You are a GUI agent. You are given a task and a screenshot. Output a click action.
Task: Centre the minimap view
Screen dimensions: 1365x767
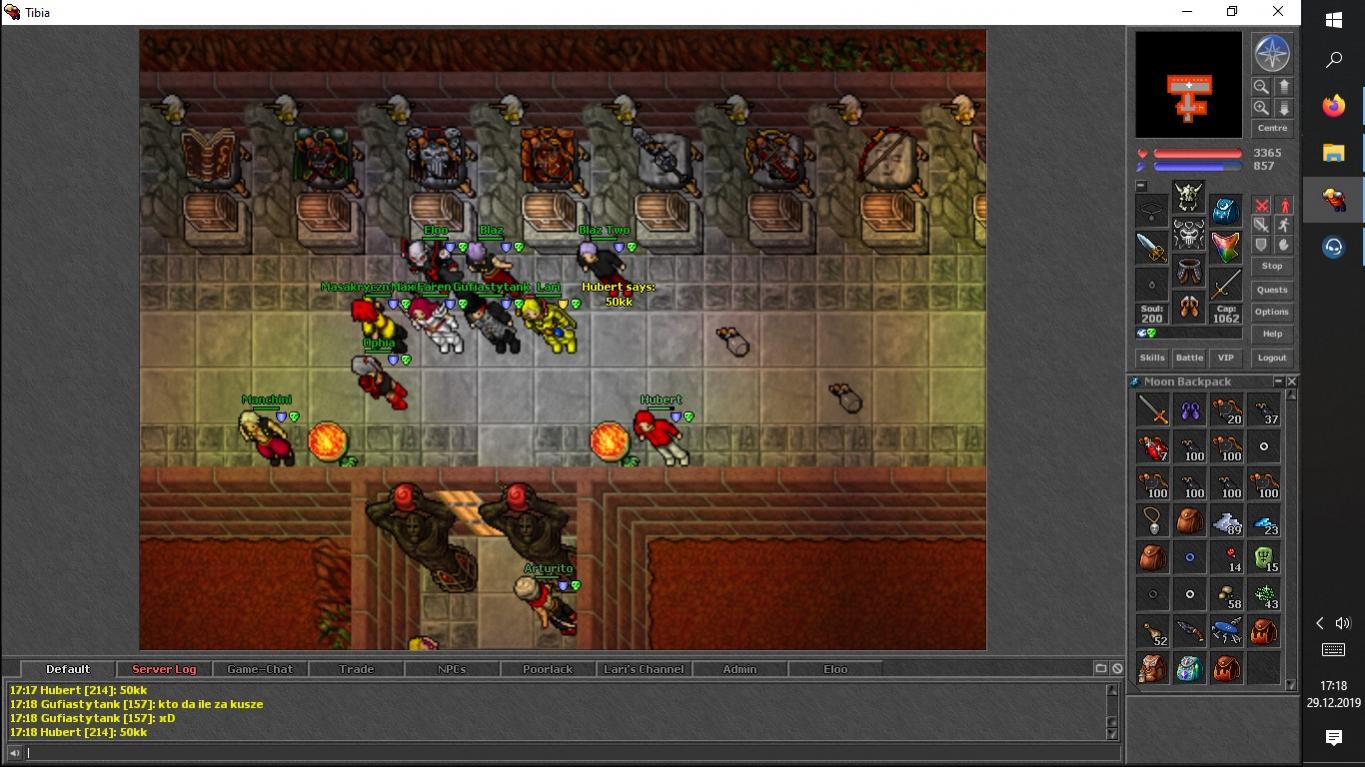tap(1272, 128)
